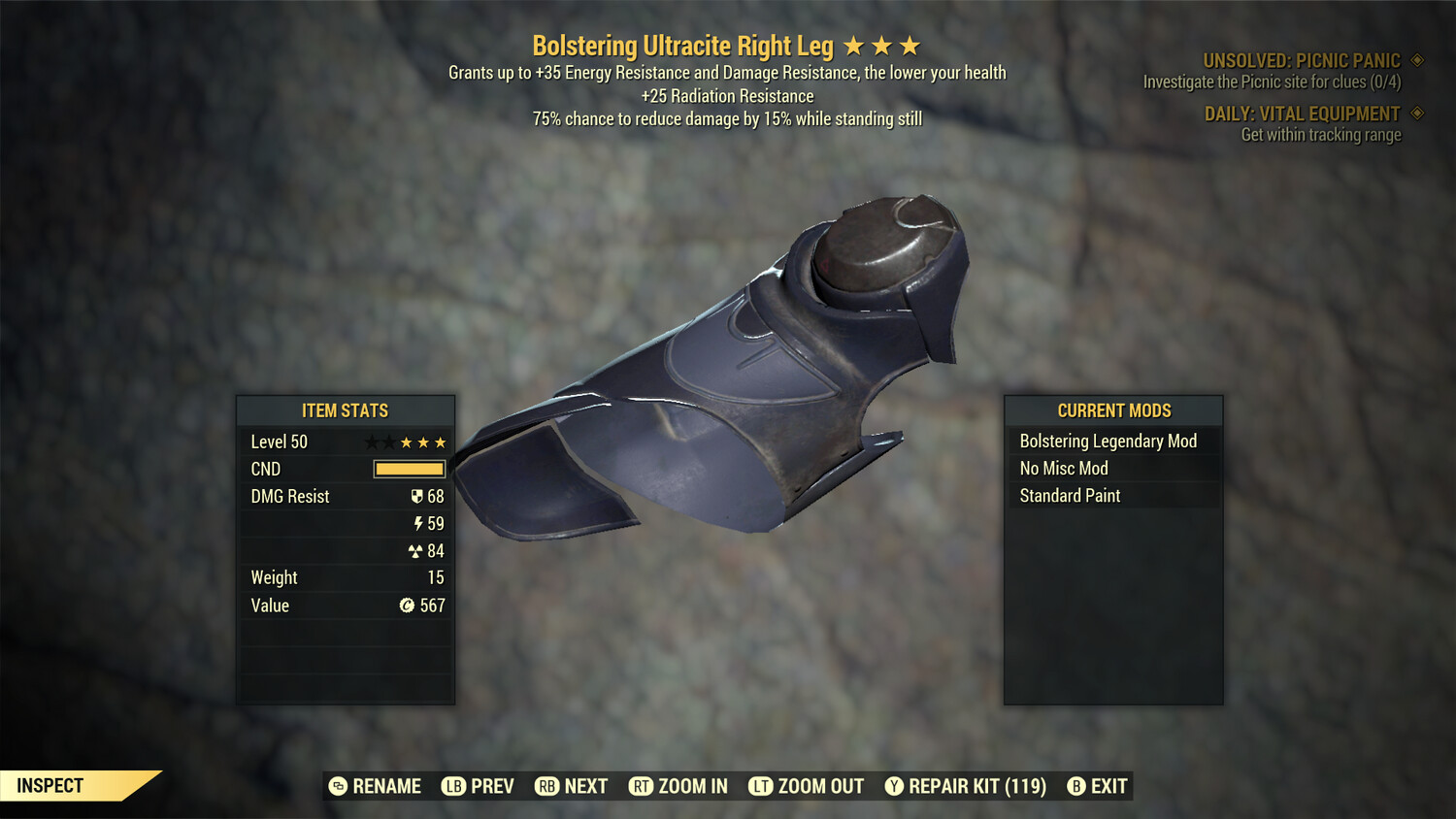Click the LT Zoom Out controller icon
1456x819 pixels.
pyautogui.click(x=761, y=786)
